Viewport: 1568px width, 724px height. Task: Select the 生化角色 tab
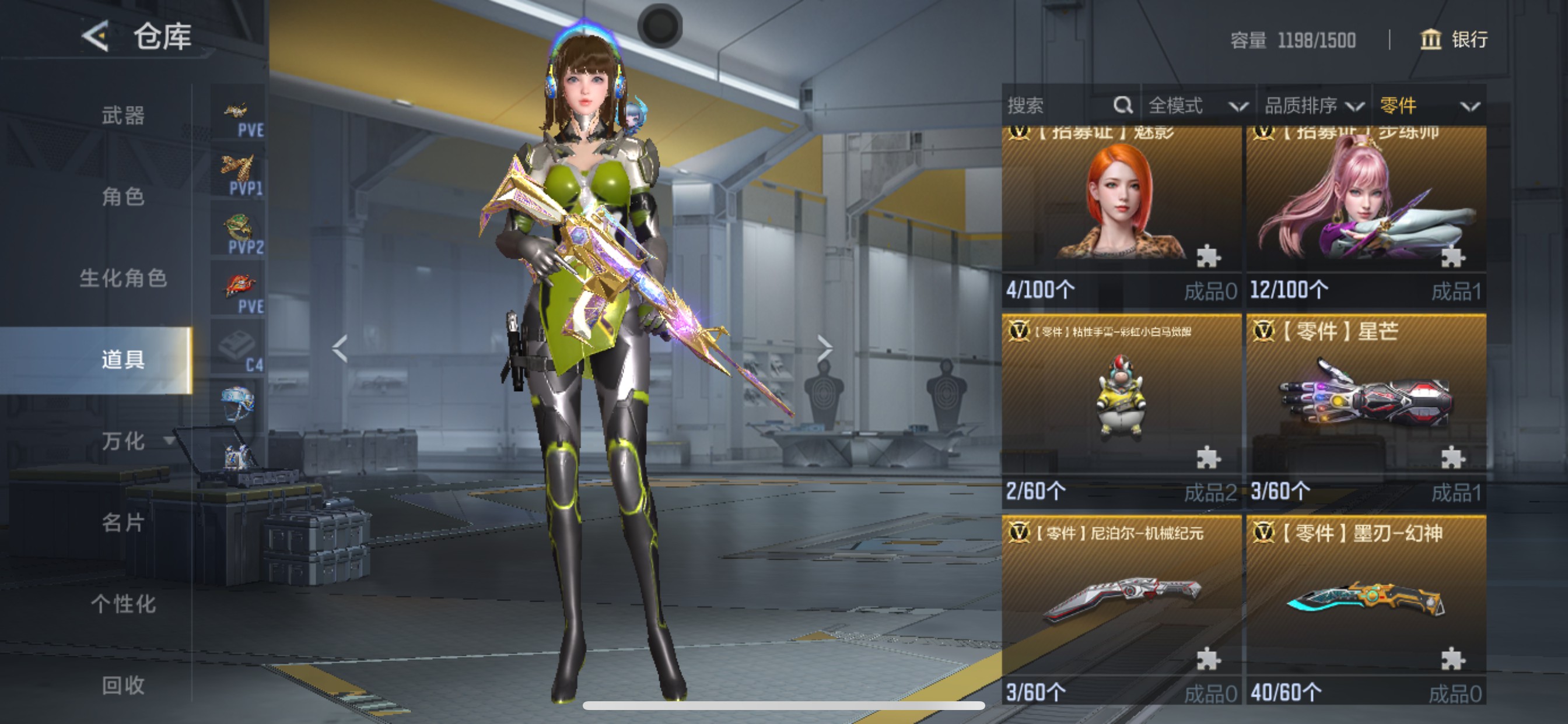tap(123, 278)
